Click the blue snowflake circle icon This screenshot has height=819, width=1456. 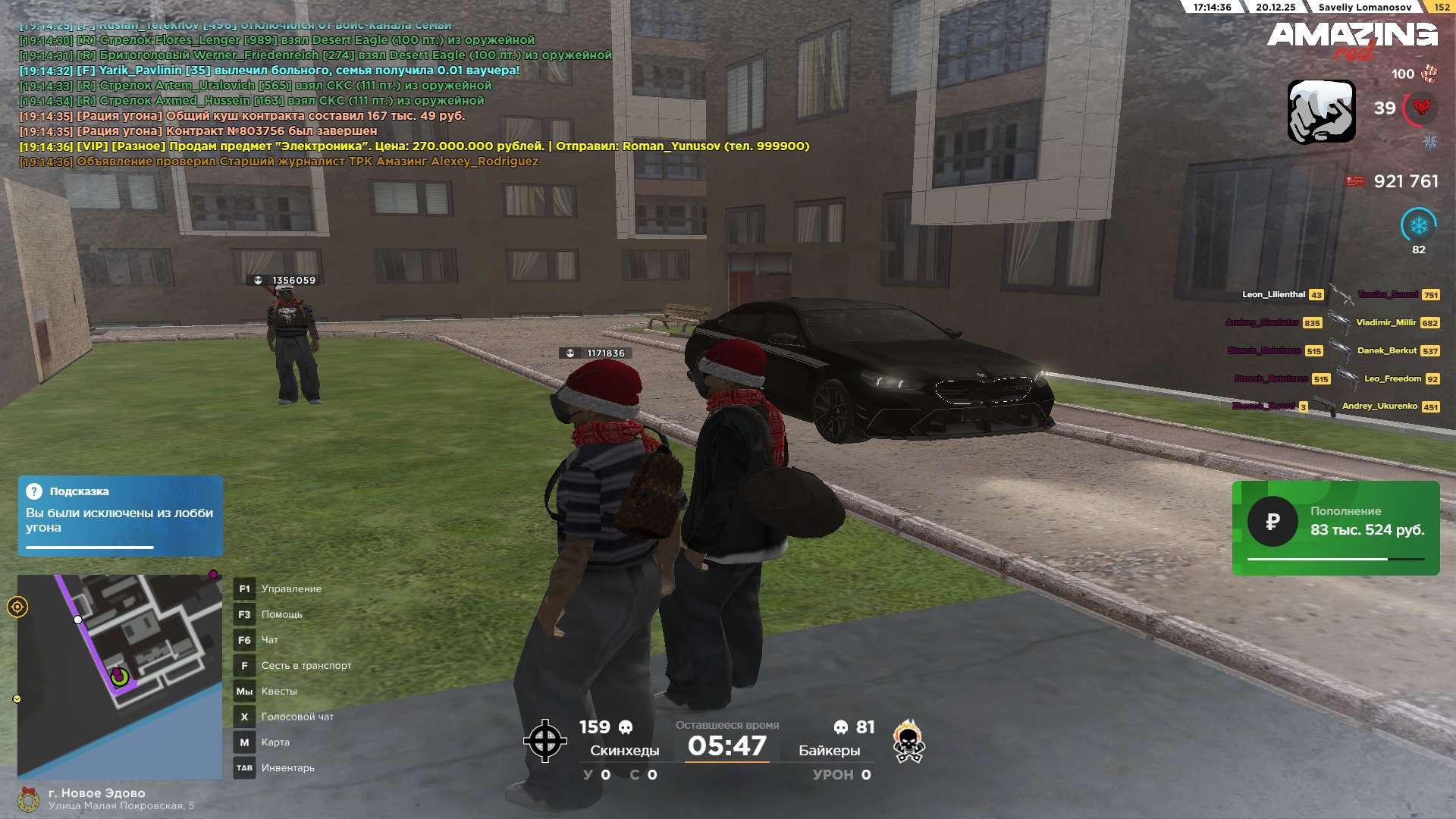pos(1418,225)
